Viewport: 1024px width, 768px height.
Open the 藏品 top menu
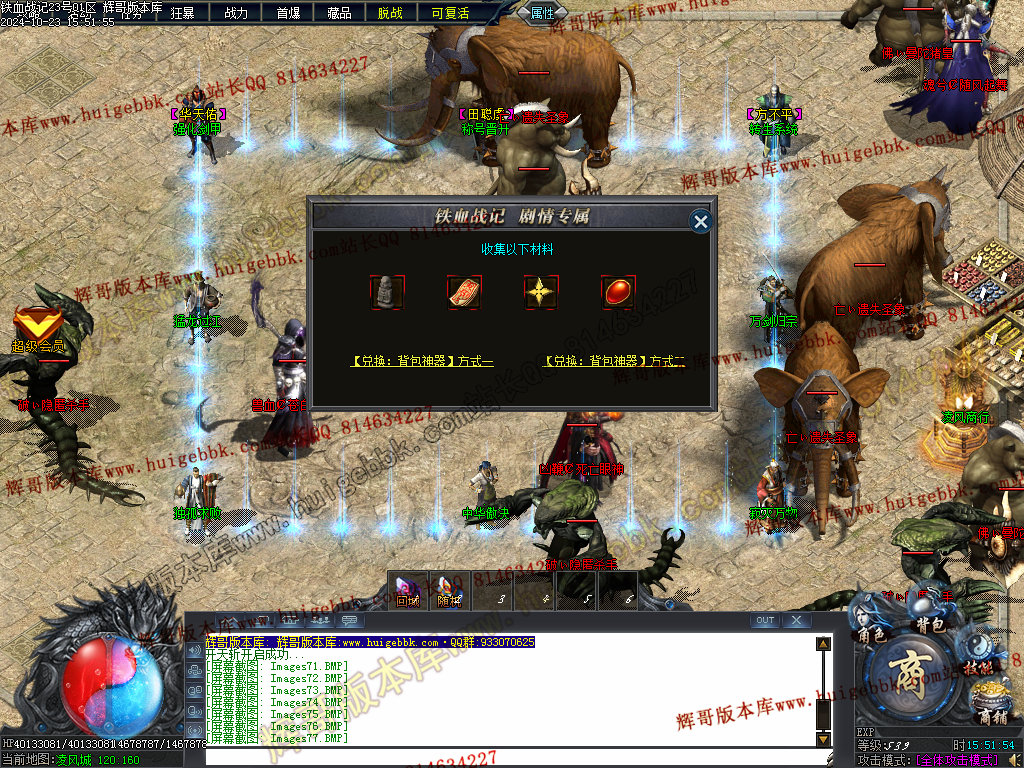click(339, 13)
